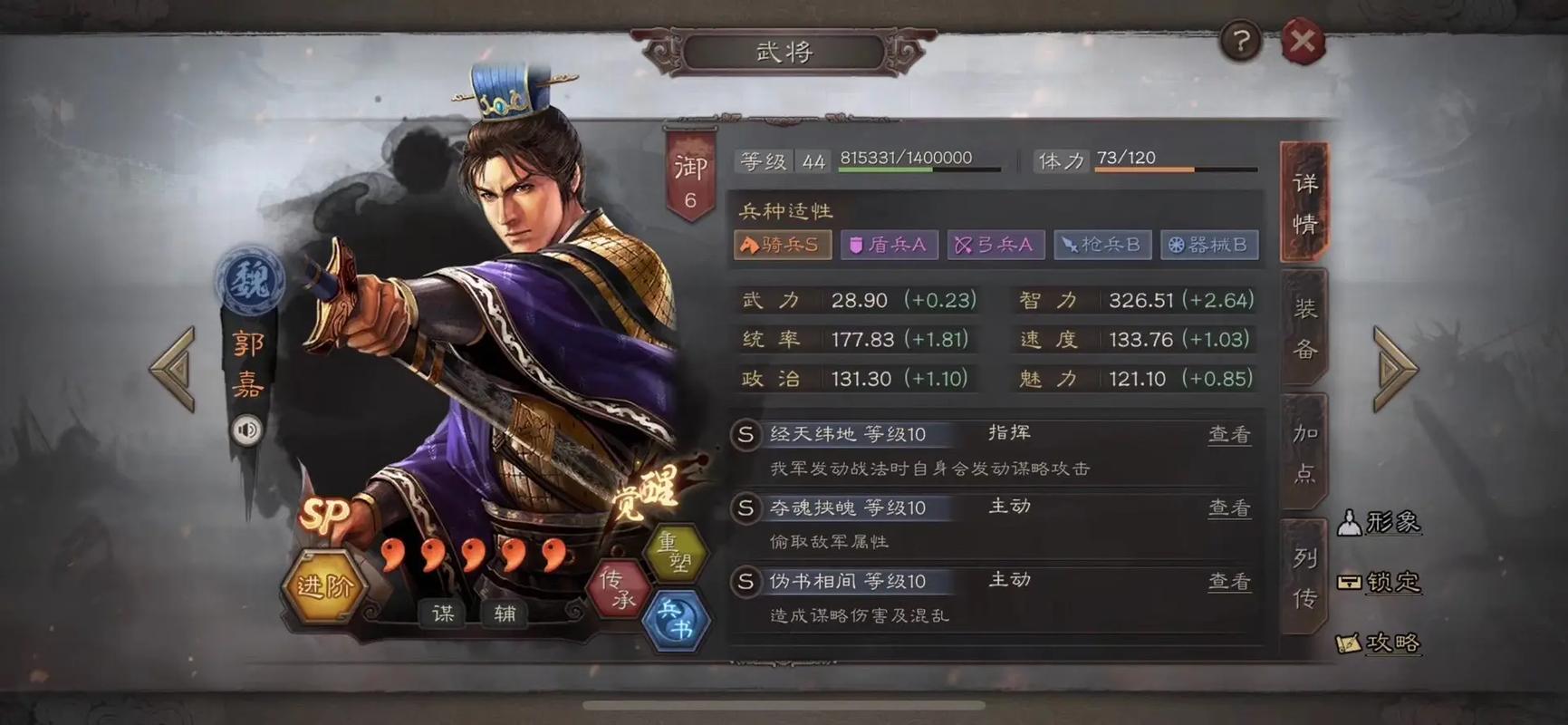Go to previous general with left arrow
The height and width of the screenshot is (725, 1568).
click(173, 369)
